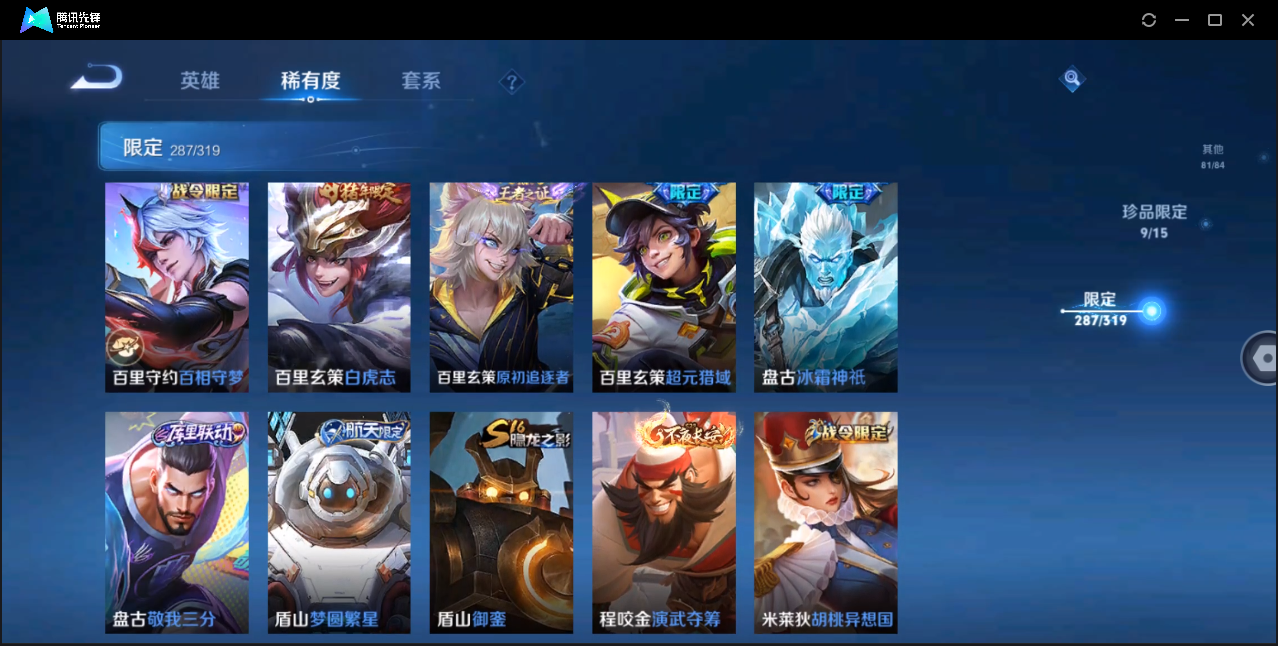Choose the 百里玄策 白虎志 skin card
The width and height of the screenshot is (1278, 646).
(x=339, y=287)
